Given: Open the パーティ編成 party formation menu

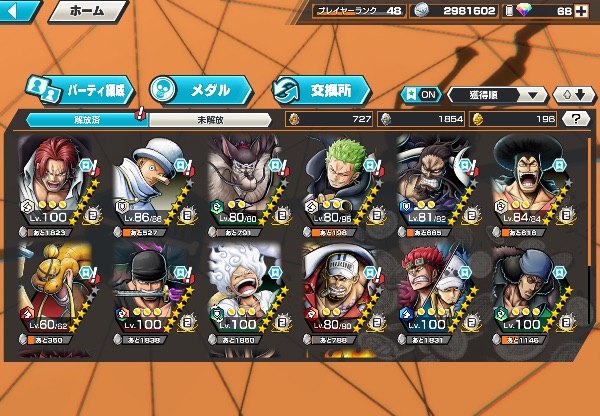Looking at the screenshot, I should click(x=77, y=89).
